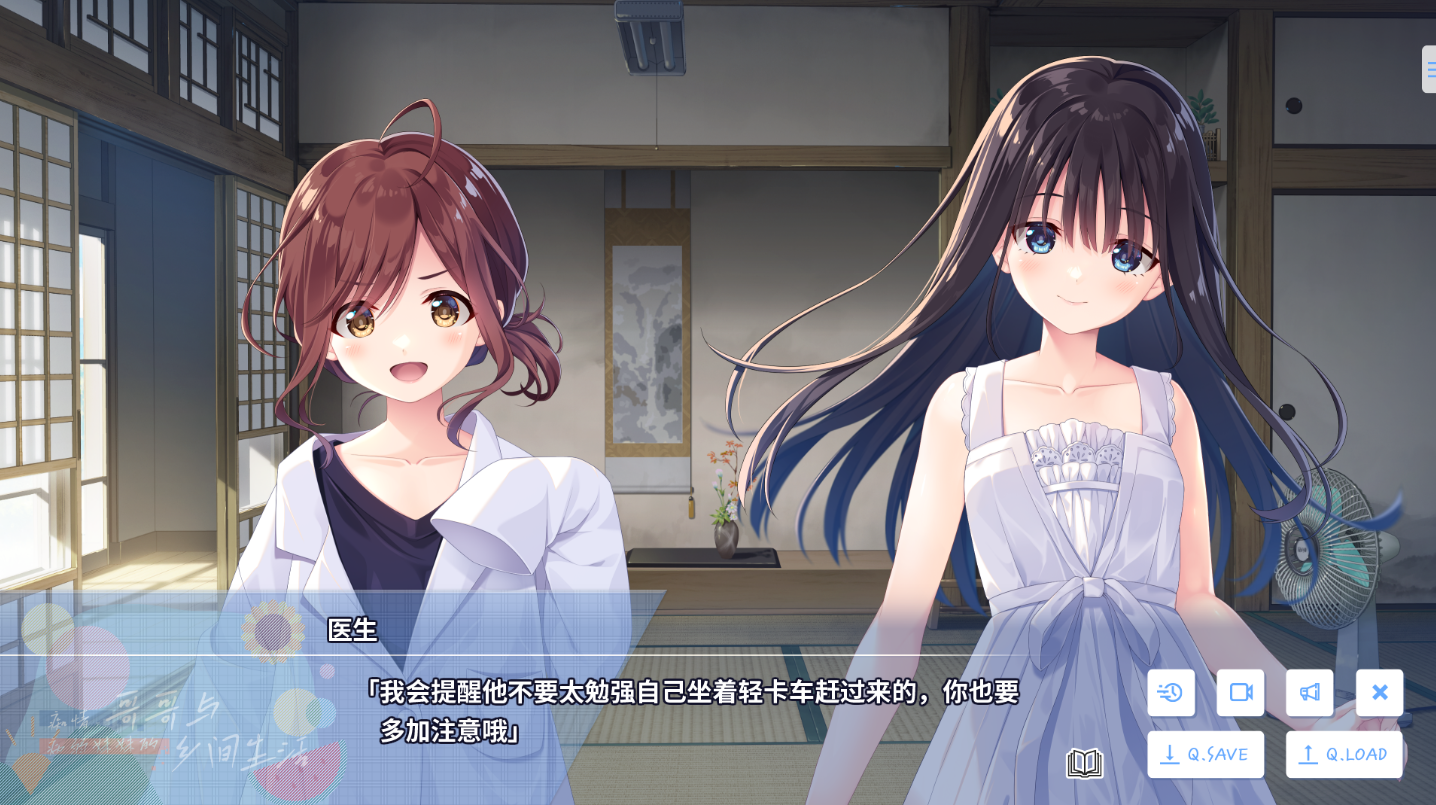Click the video camera icon button

coord(1240,692)
